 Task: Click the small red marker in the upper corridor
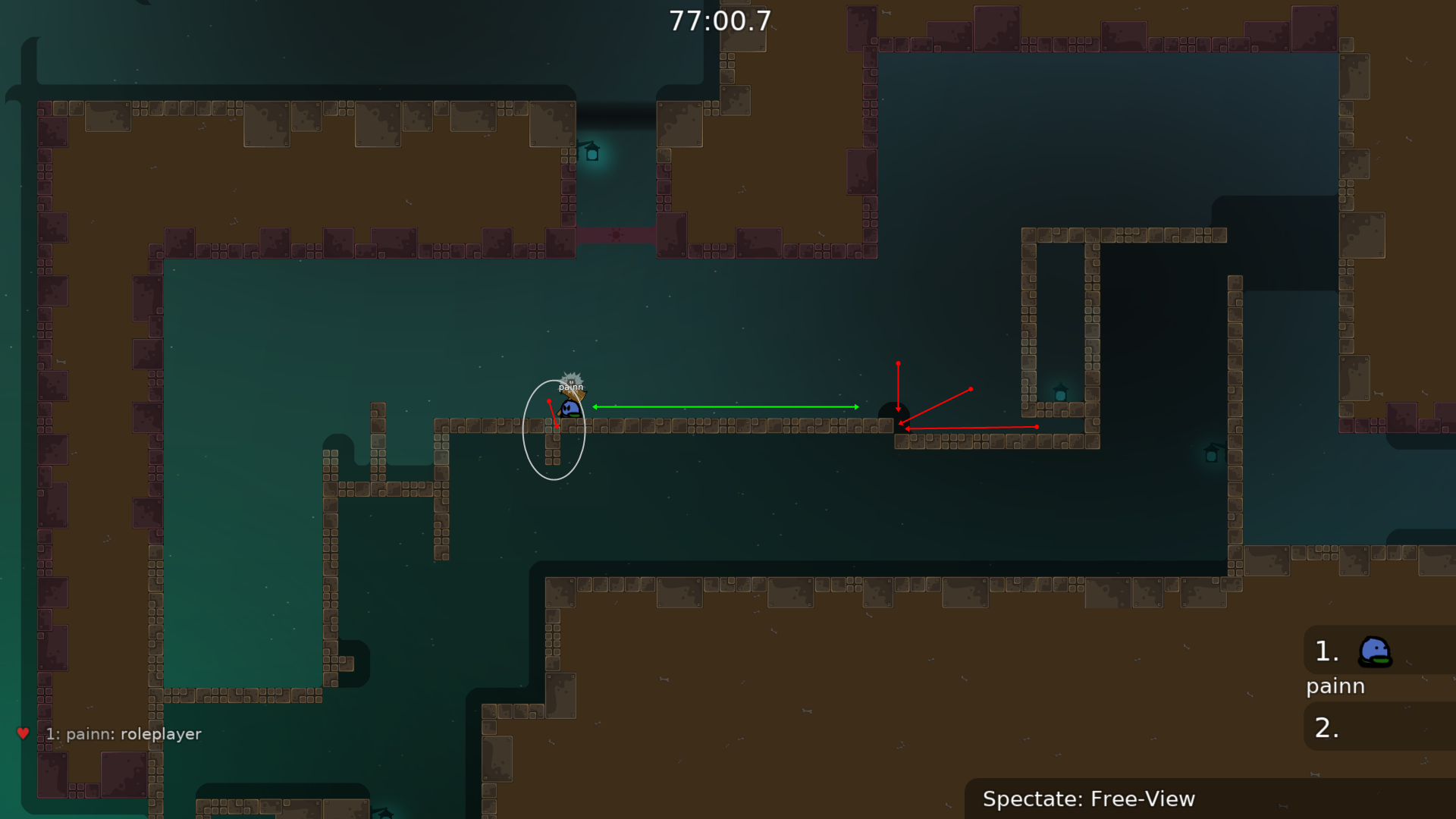[616, 235]
